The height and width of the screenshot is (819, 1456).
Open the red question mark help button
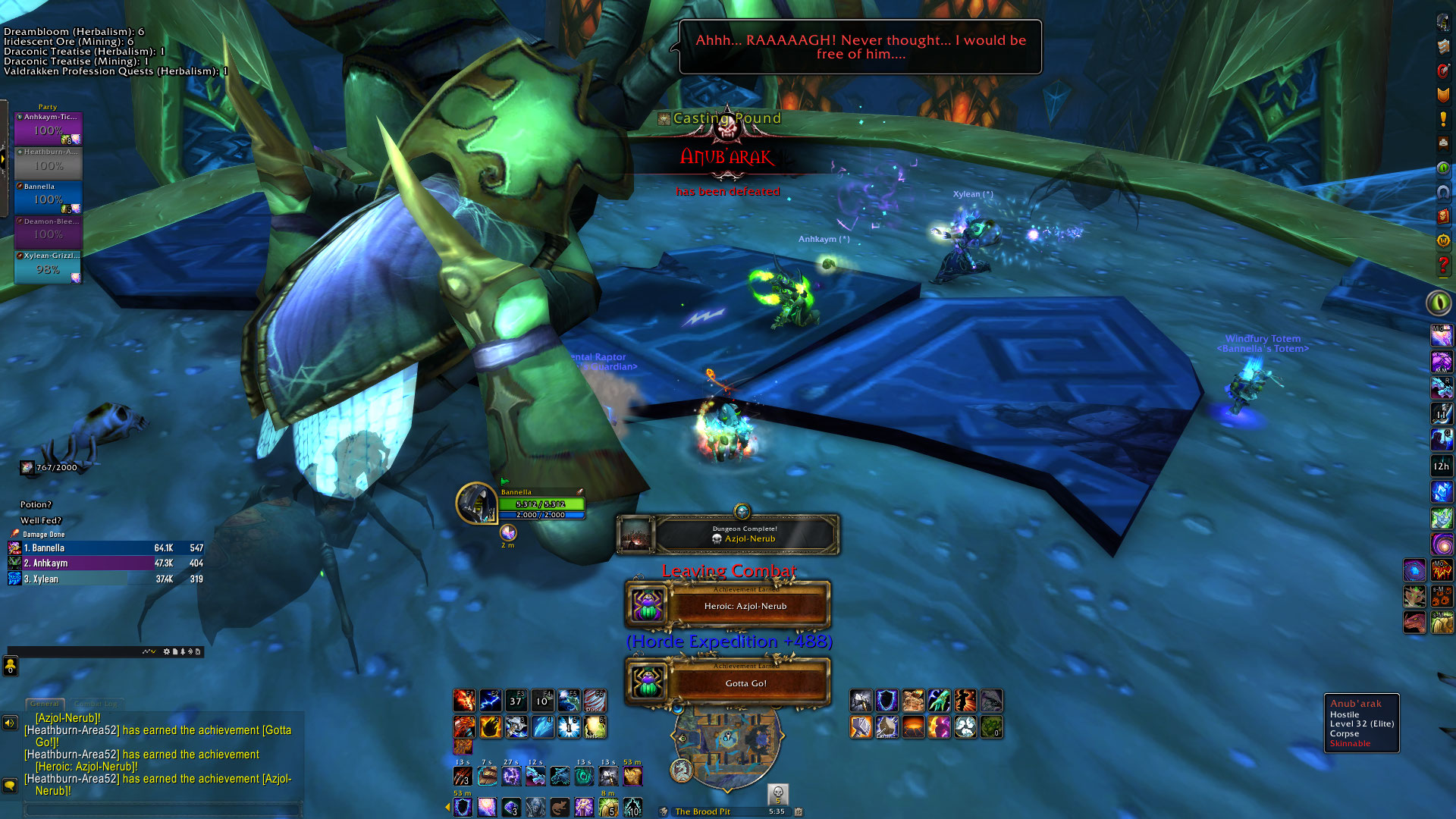[x=1443, y=265]
